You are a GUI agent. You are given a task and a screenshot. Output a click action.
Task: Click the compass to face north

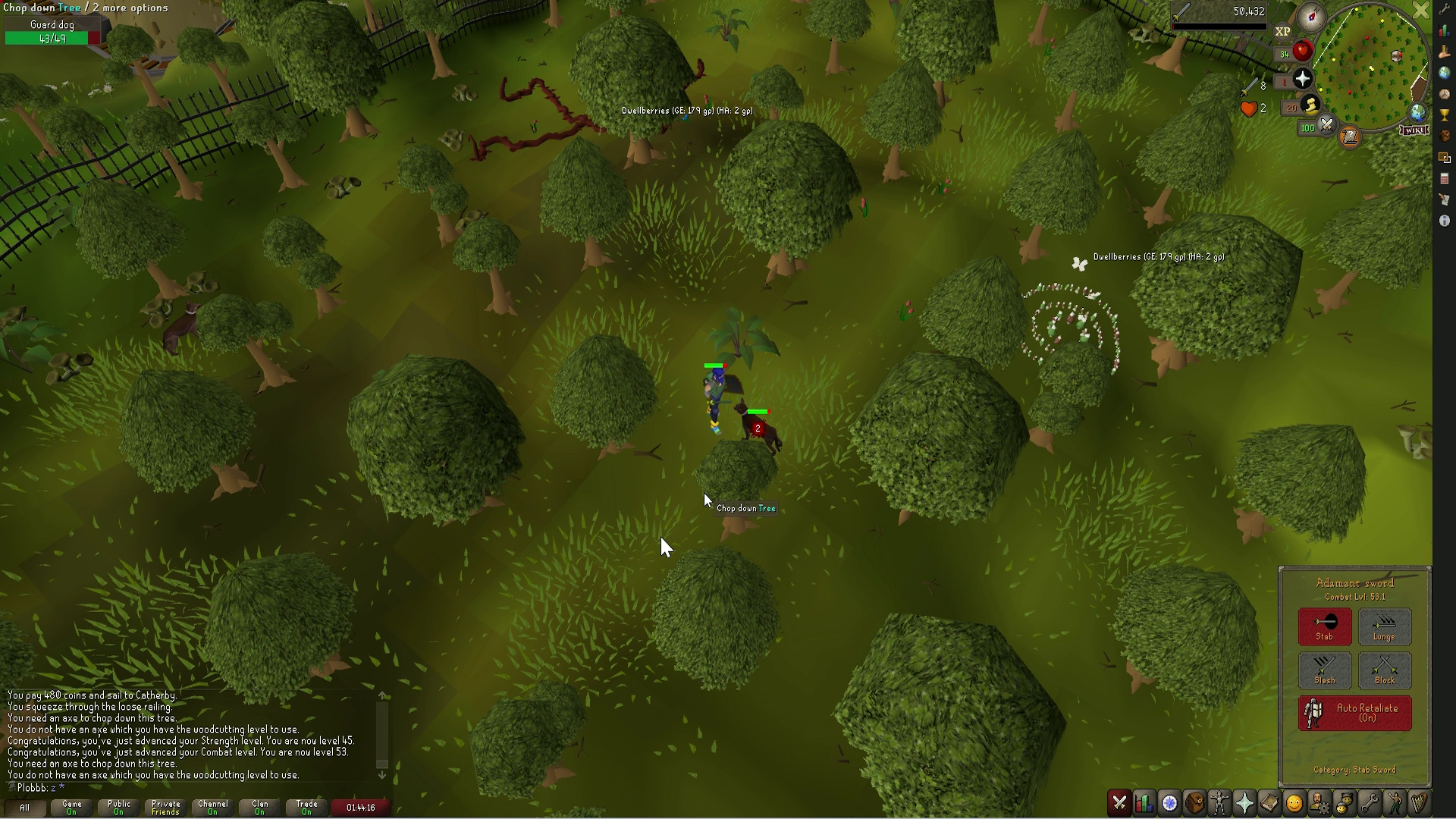tap(1310, 17)
